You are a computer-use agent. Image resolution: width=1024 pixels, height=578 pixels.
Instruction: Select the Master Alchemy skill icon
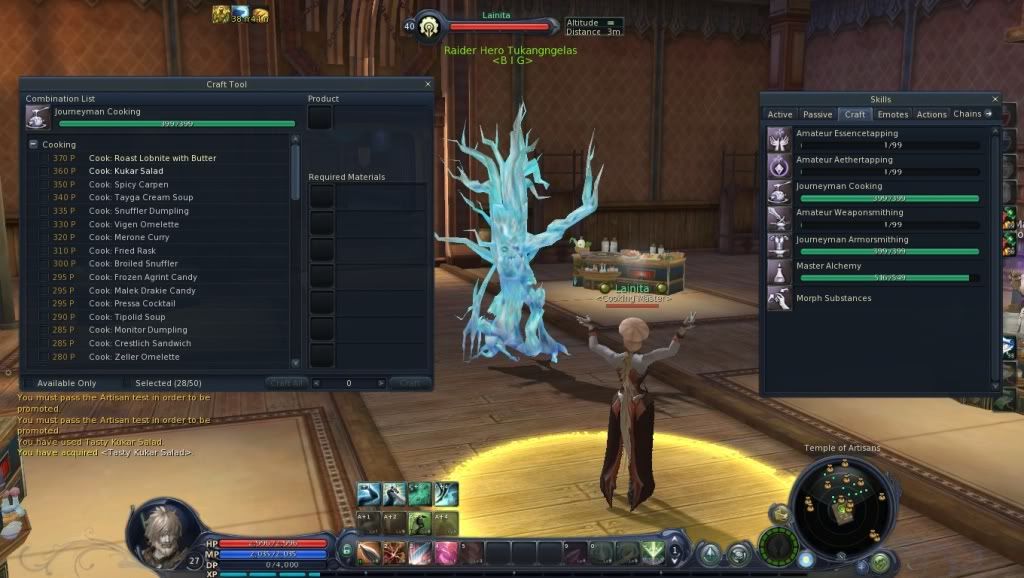coord(780,271)
